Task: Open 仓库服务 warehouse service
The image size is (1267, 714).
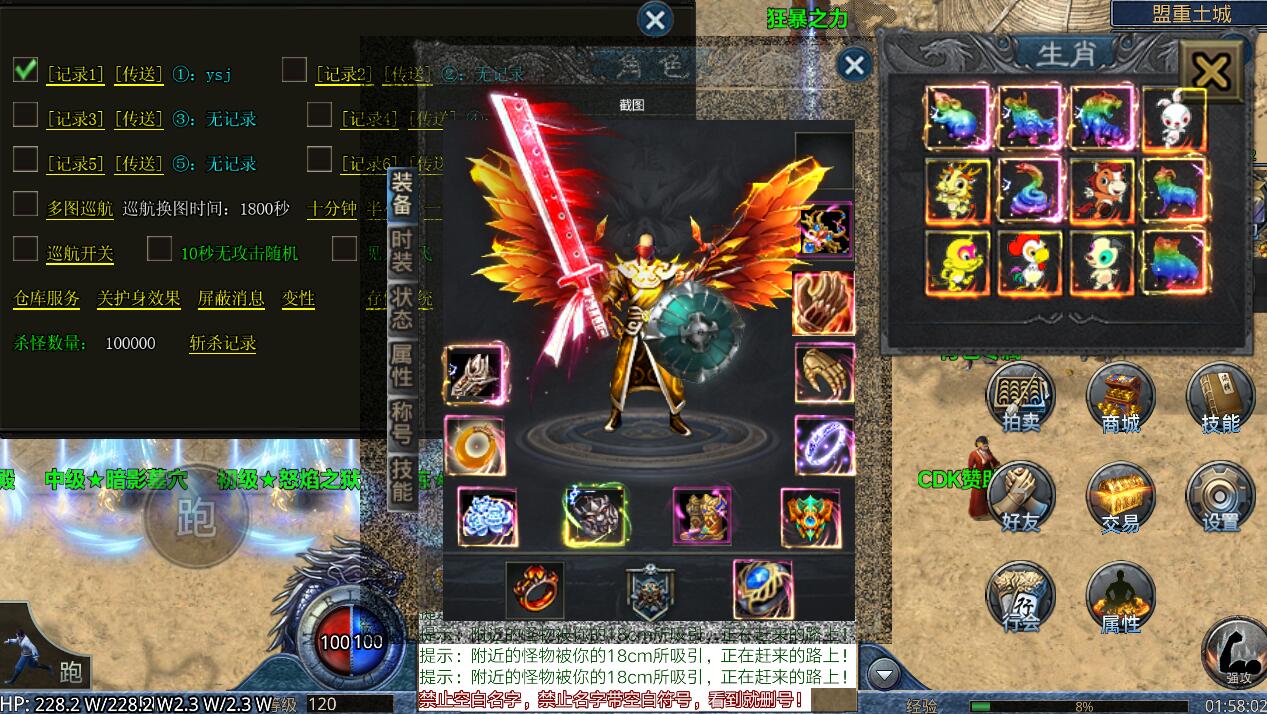Action: coord(47,298)
